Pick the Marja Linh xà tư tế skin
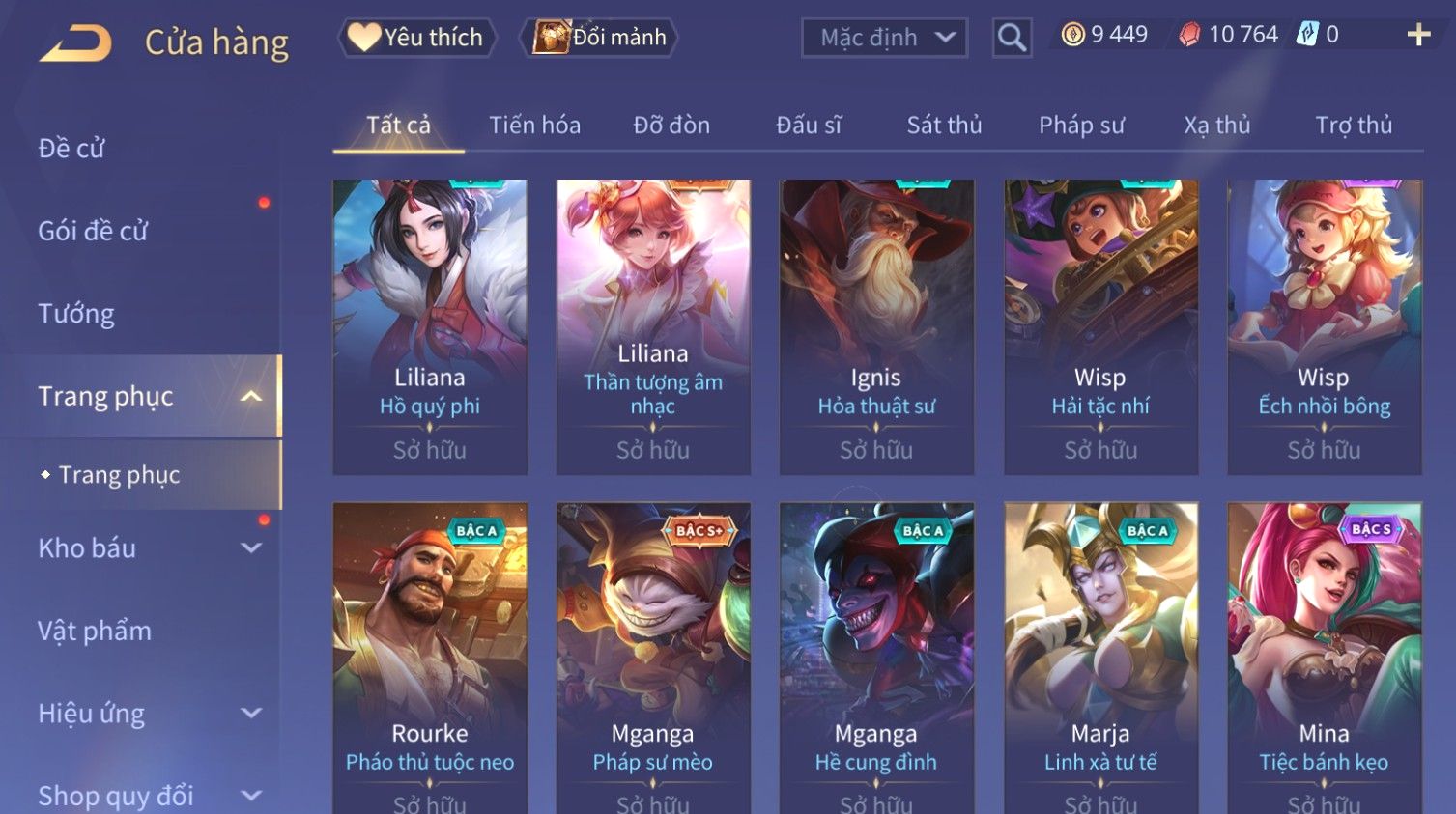1456x814 pixels. point(1100,657)
